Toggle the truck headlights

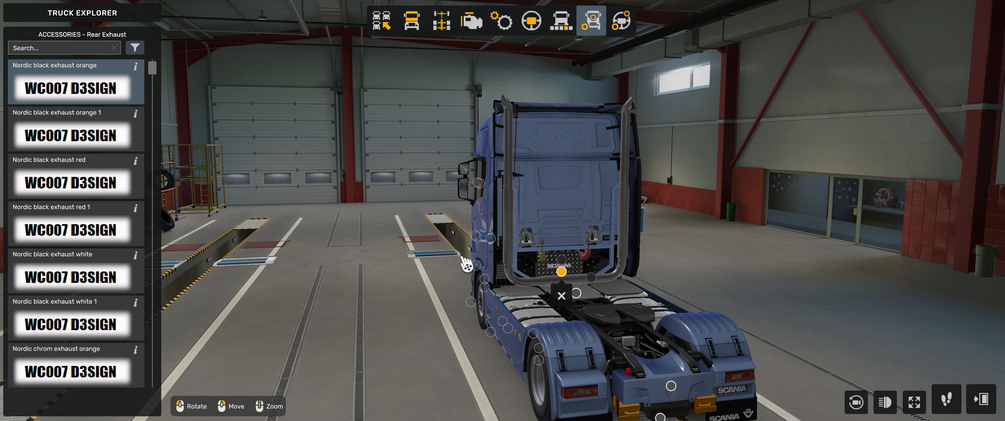coord(885,402)
